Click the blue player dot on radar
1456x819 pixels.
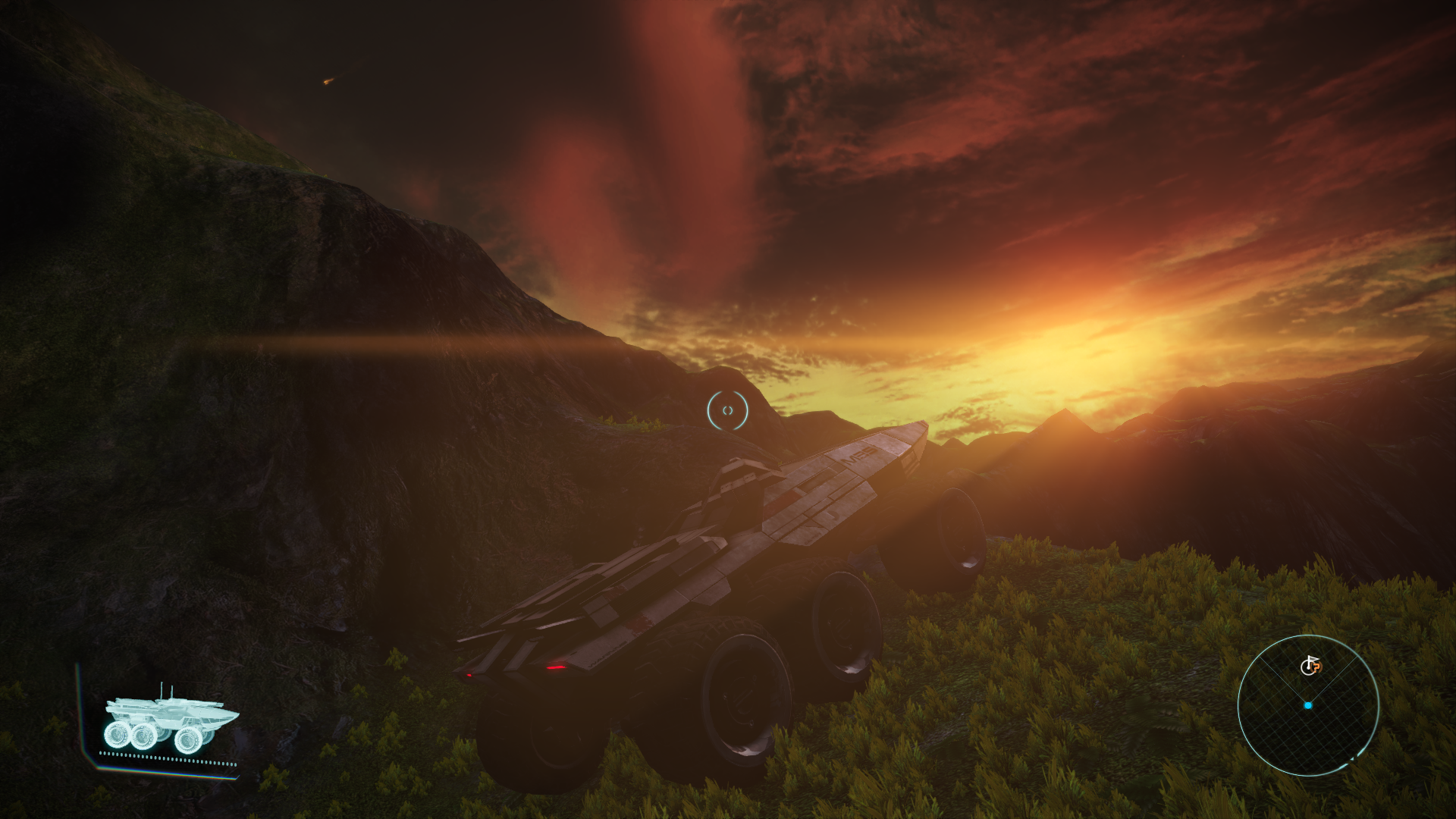(x=1308, y=705)
